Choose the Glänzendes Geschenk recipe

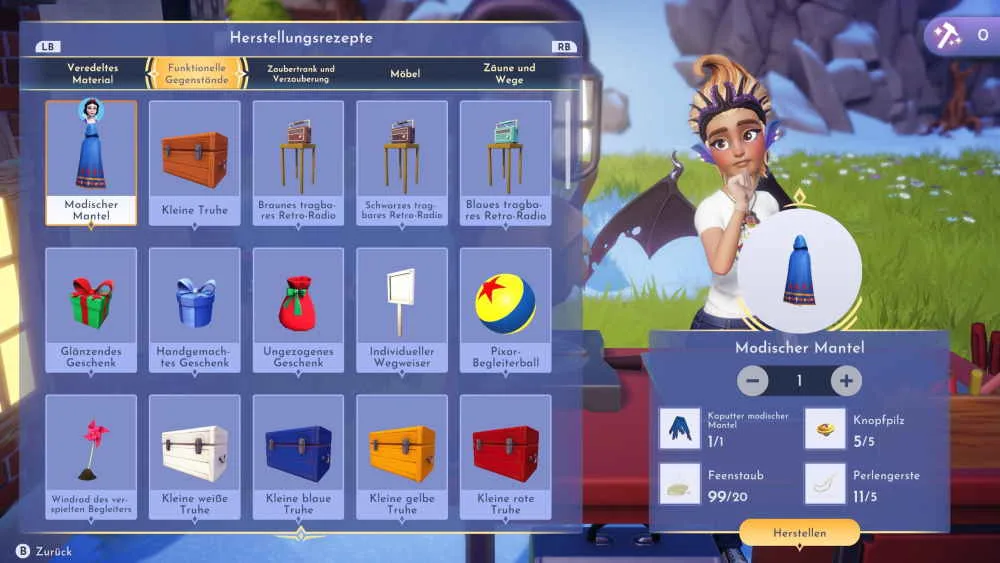coord(91,309)
